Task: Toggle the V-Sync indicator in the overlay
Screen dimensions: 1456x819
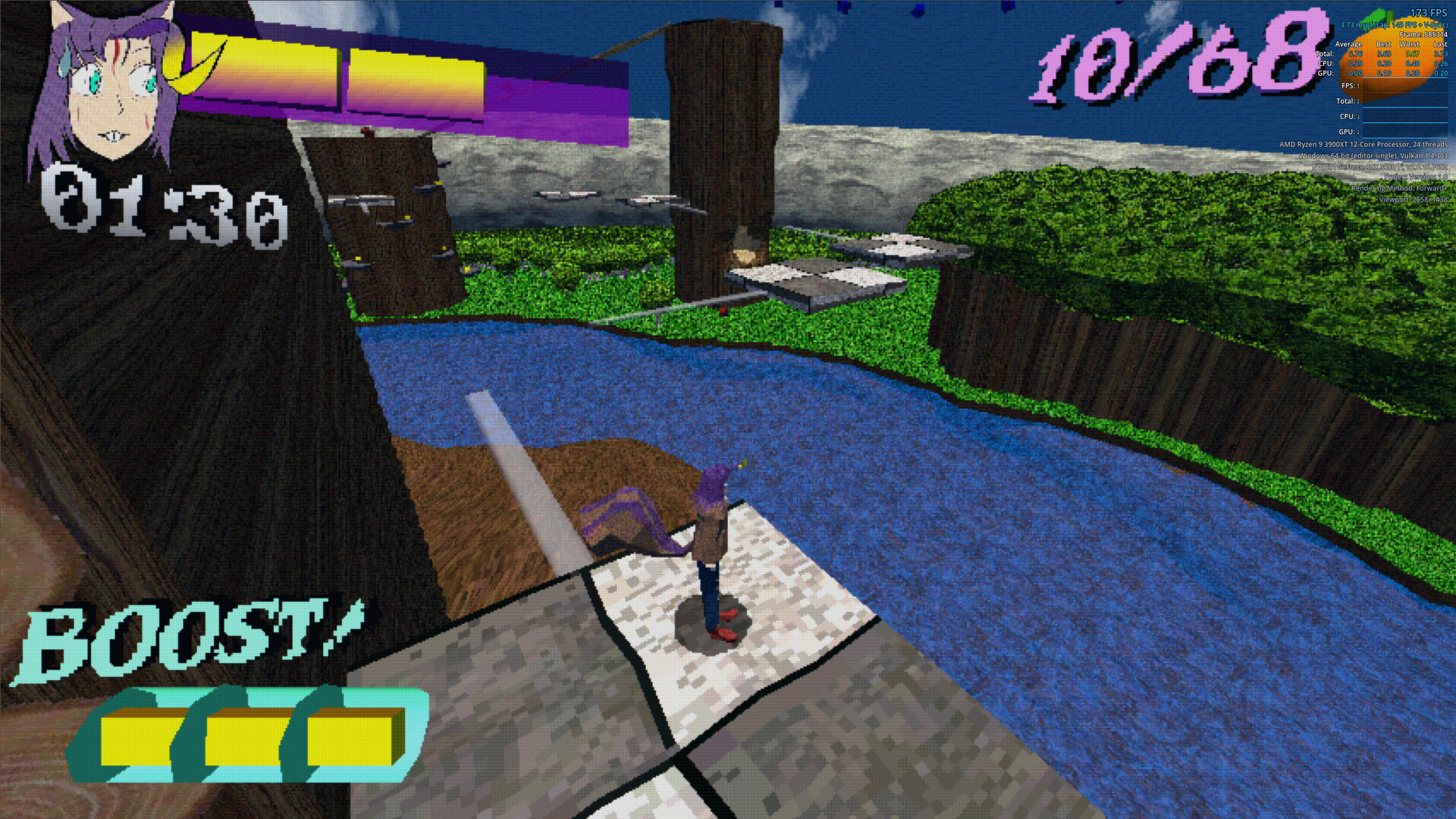Action: pos(1436,25)
